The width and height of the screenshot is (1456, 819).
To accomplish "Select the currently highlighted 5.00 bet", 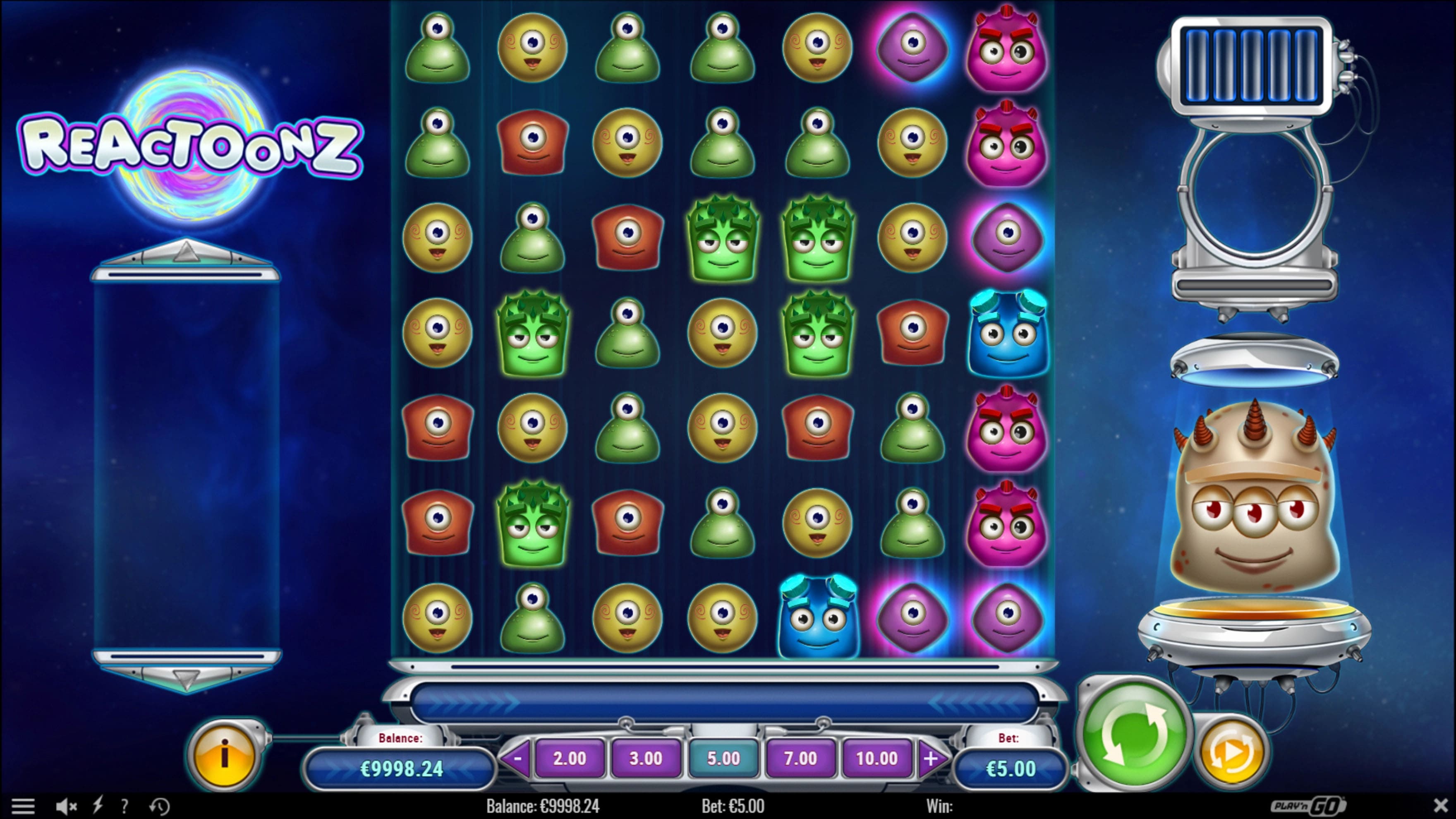I will point(723,759).
